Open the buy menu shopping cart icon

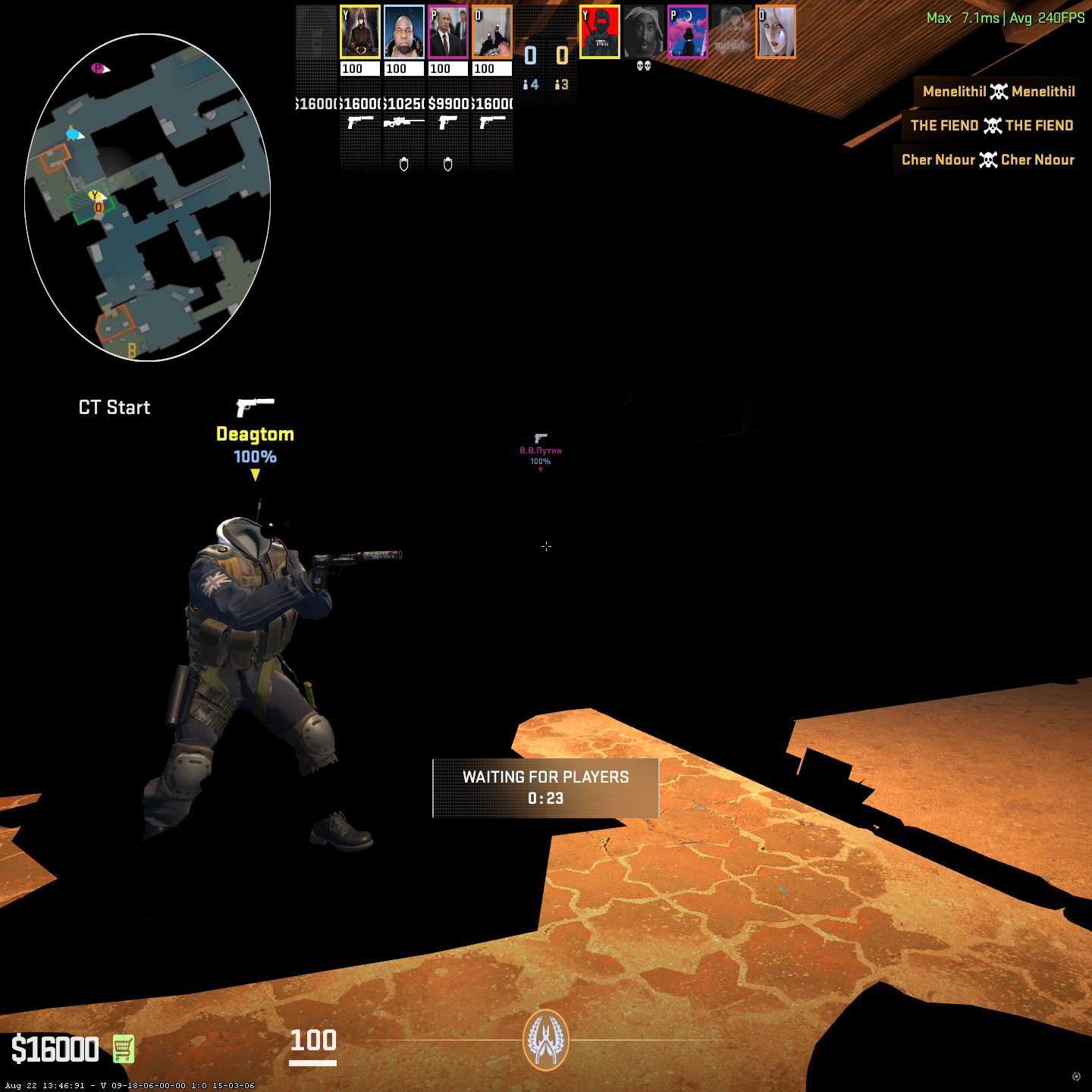click(x=123, y=1050)
